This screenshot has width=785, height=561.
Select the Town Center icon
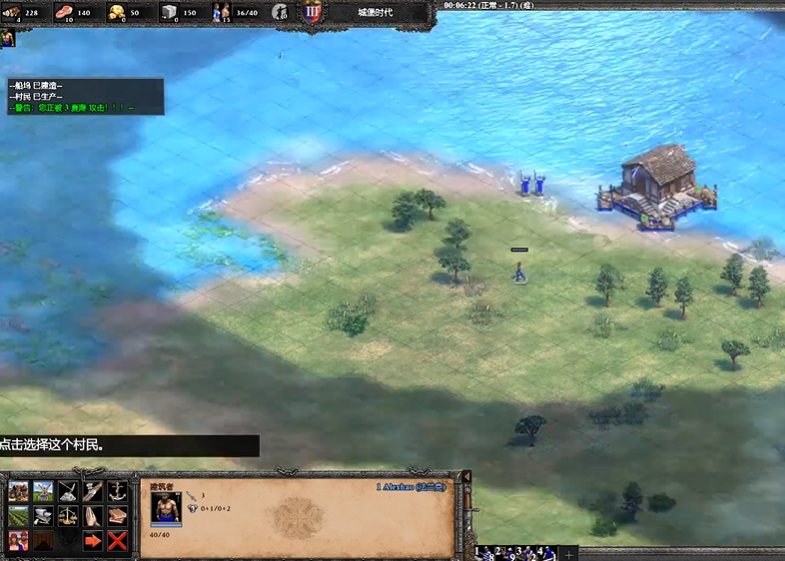(18, 541)
